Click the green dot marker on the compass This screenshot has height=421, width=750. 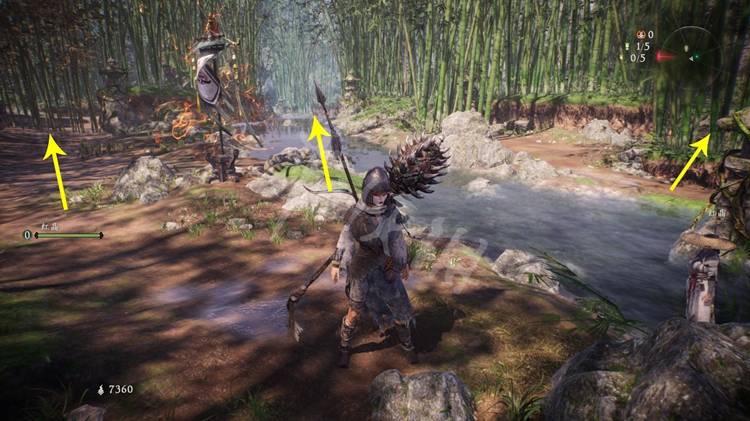tap(698, 57)
